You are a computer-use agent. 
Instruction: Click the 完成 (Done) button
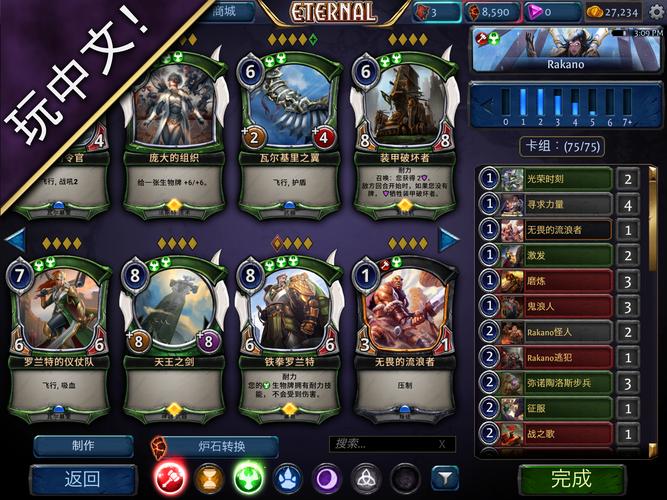coord(571,478)
